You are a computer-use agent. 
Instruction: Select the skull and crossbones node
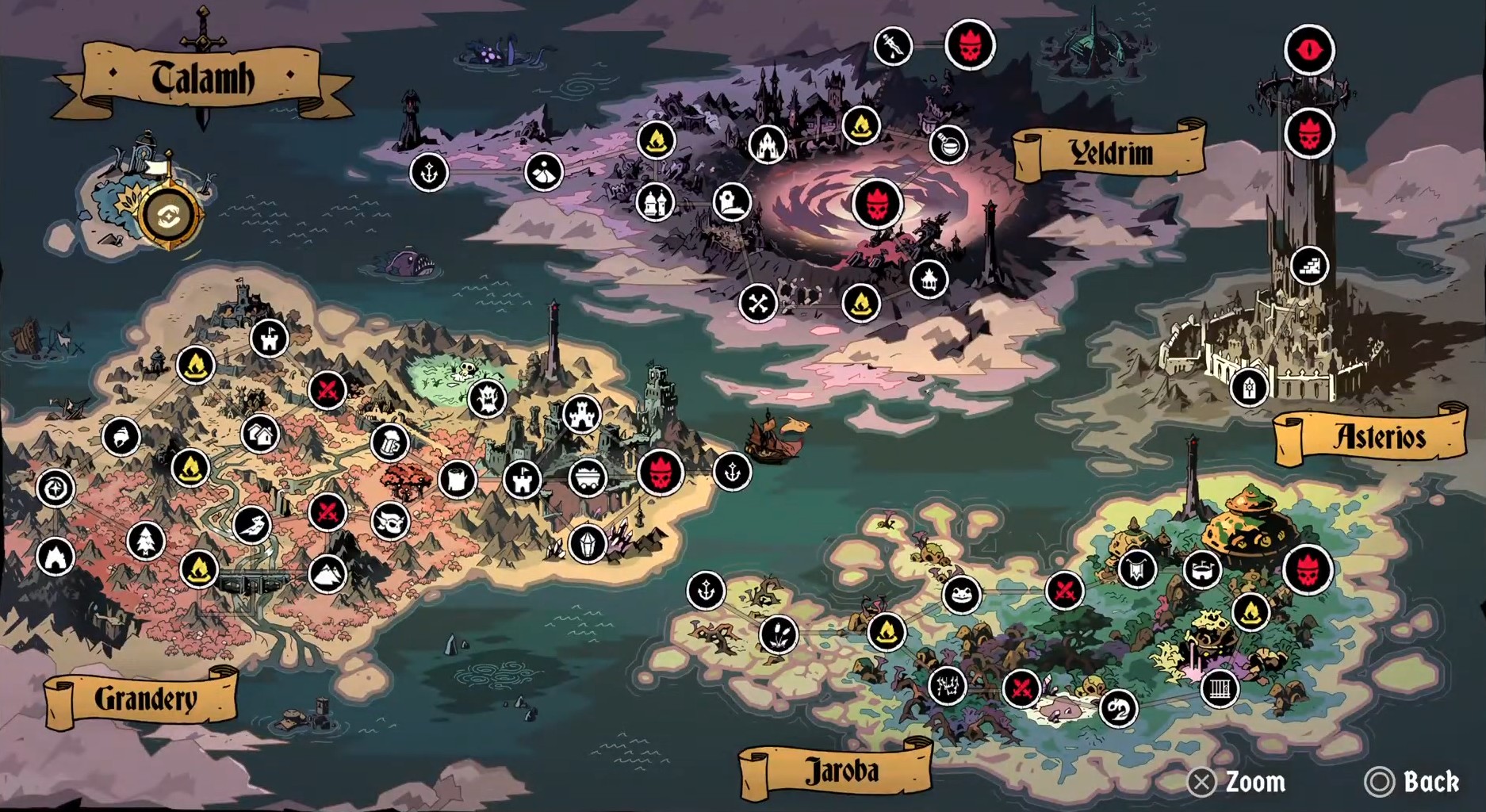759,303
